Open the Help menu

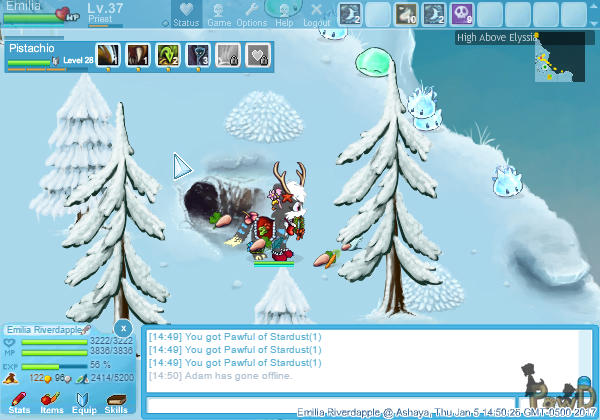click(284, 14)
